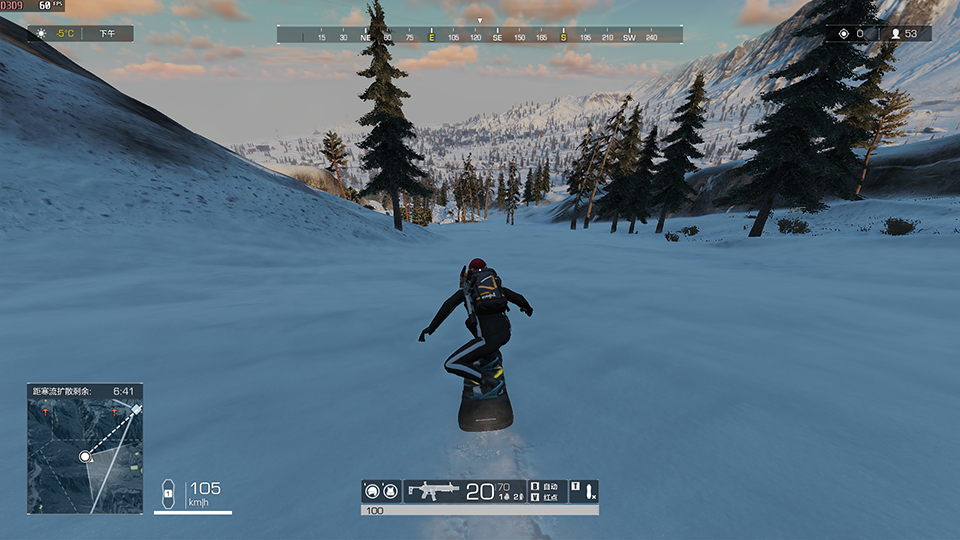960x540 pixels.
Task: Click the players remaining icon
Action: tap(895, 34)
